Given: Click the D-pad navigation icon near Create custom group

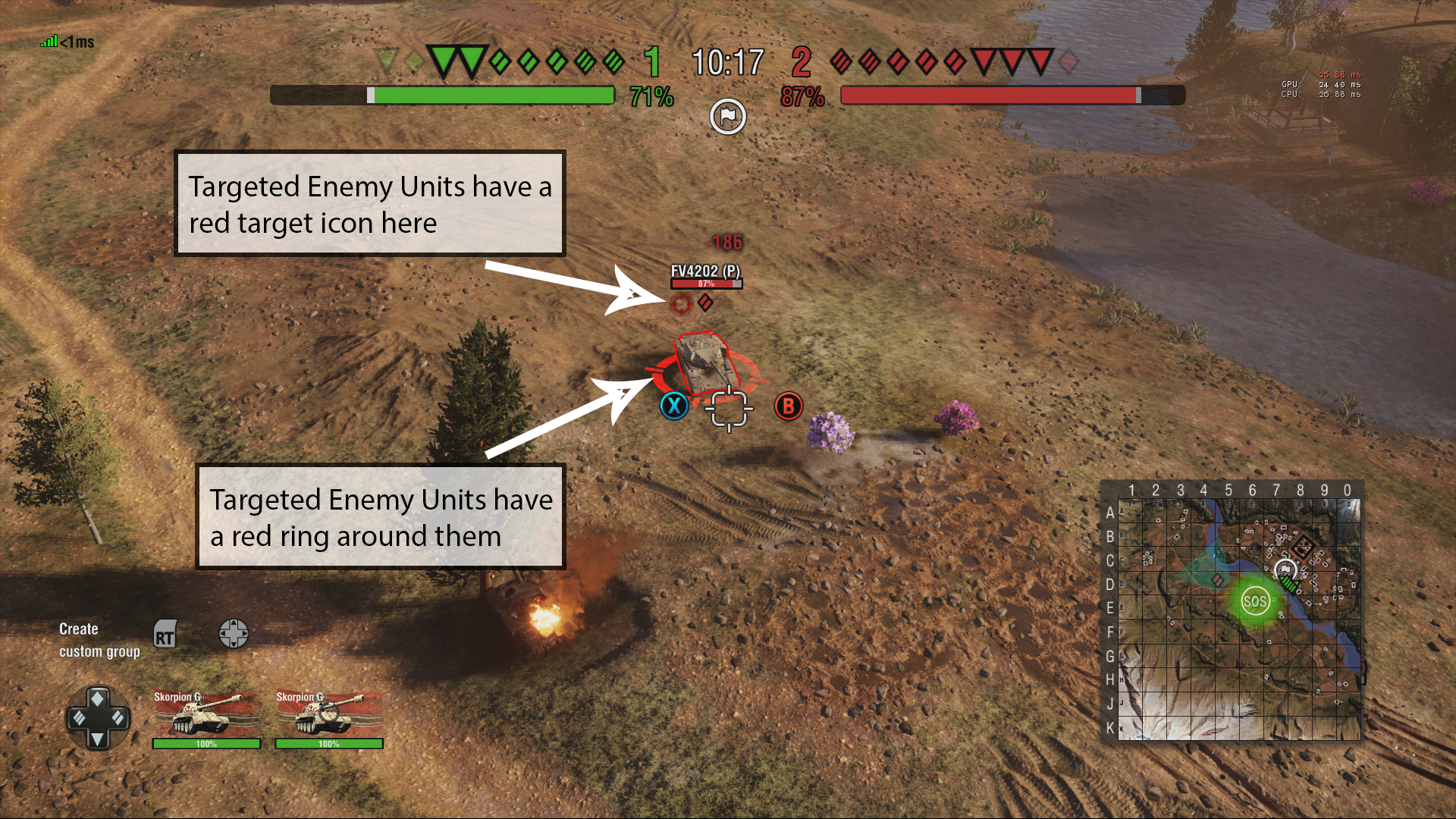Looking at the screenshot, I should (x=234, y=634).
